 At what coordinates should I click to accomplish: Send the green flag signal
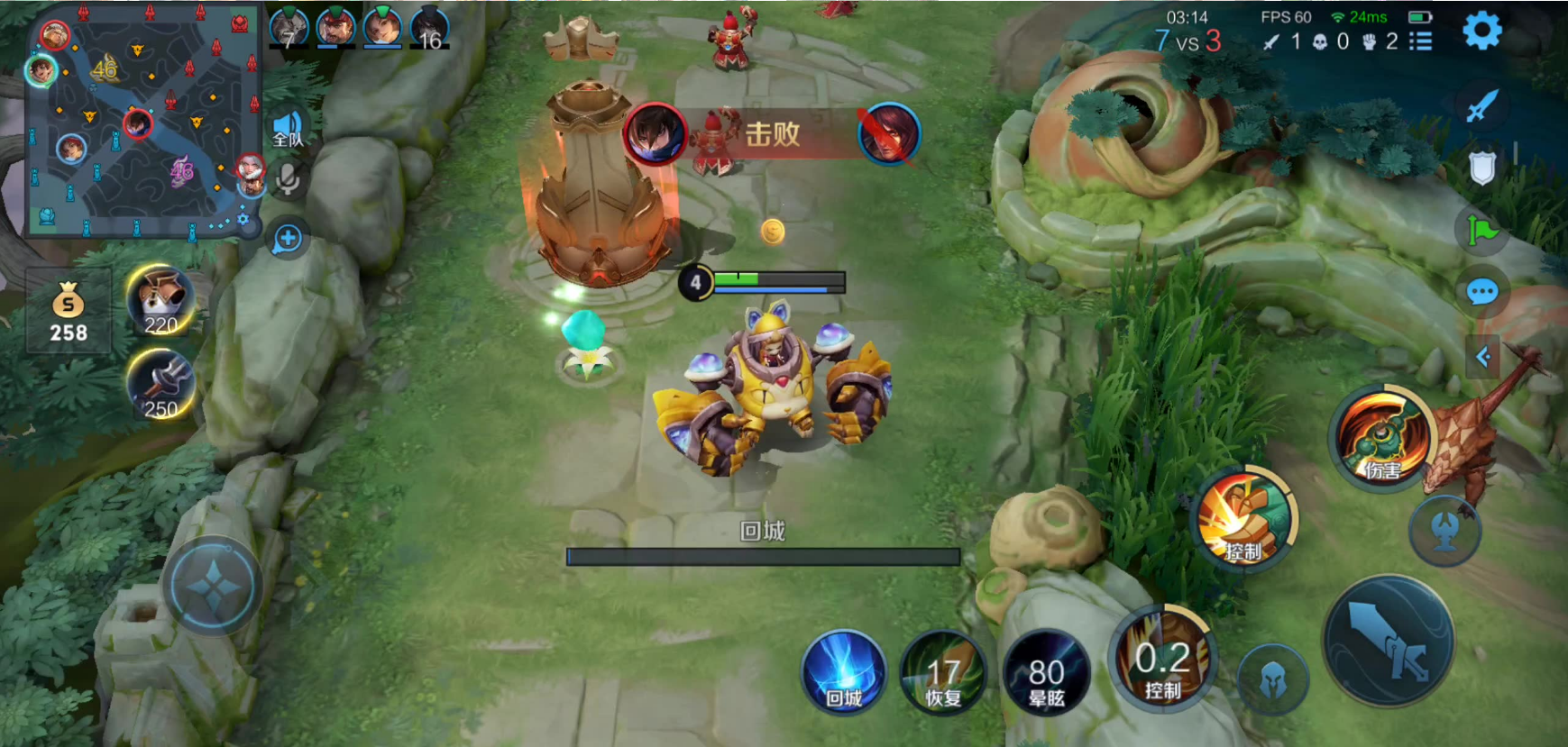click(x=1481, y=231)
